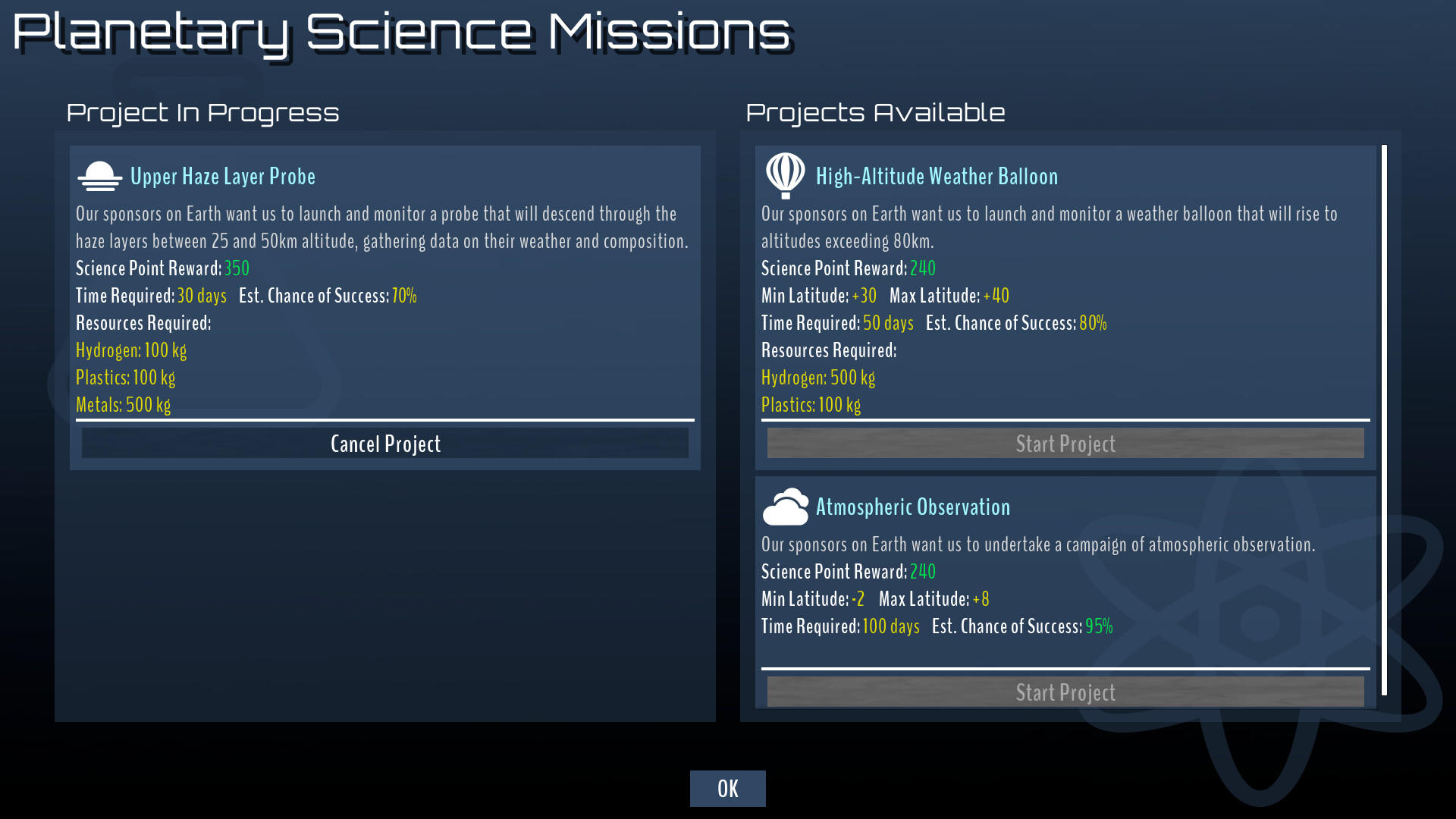This screenshot has width=1456, height=819.
Task: Cancel the Upper Haze Layer Probe project
Action: [385, 443]
